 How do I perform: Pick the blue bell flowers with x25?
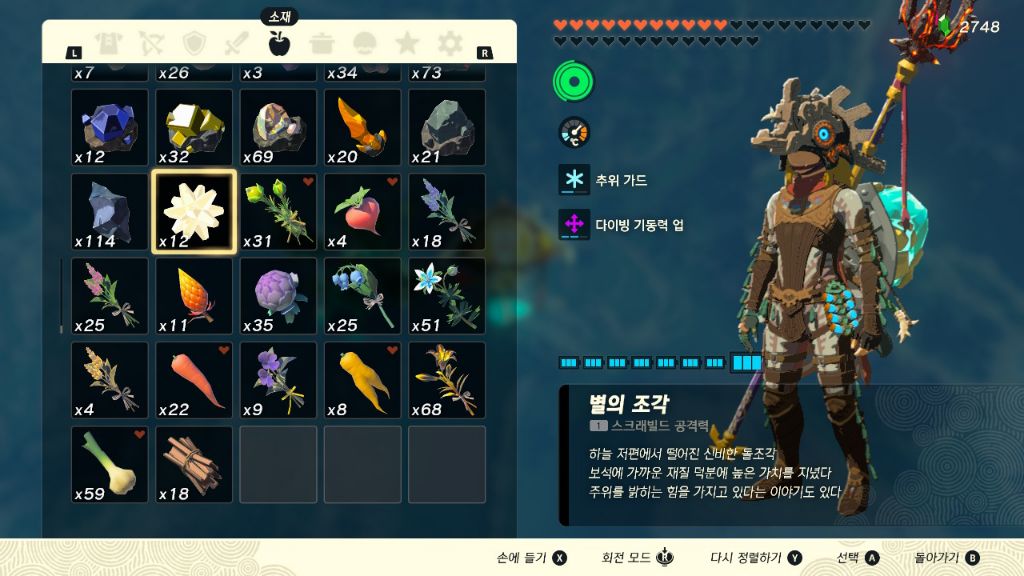point(362,296)
